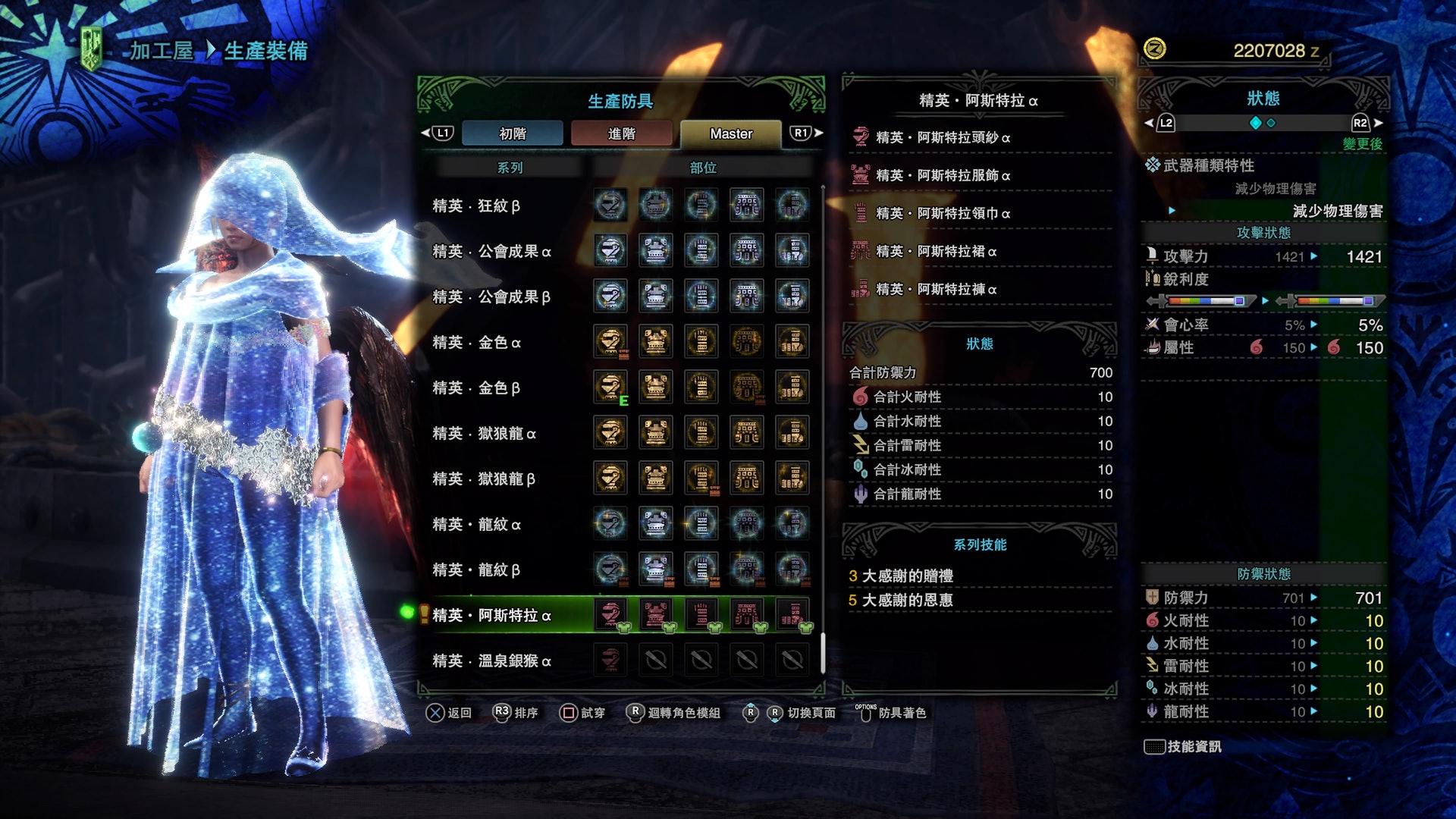This screenshot has height=819, width=1456.
Task: Select the 精英・公會成果α series row
Action: [491, 251]
